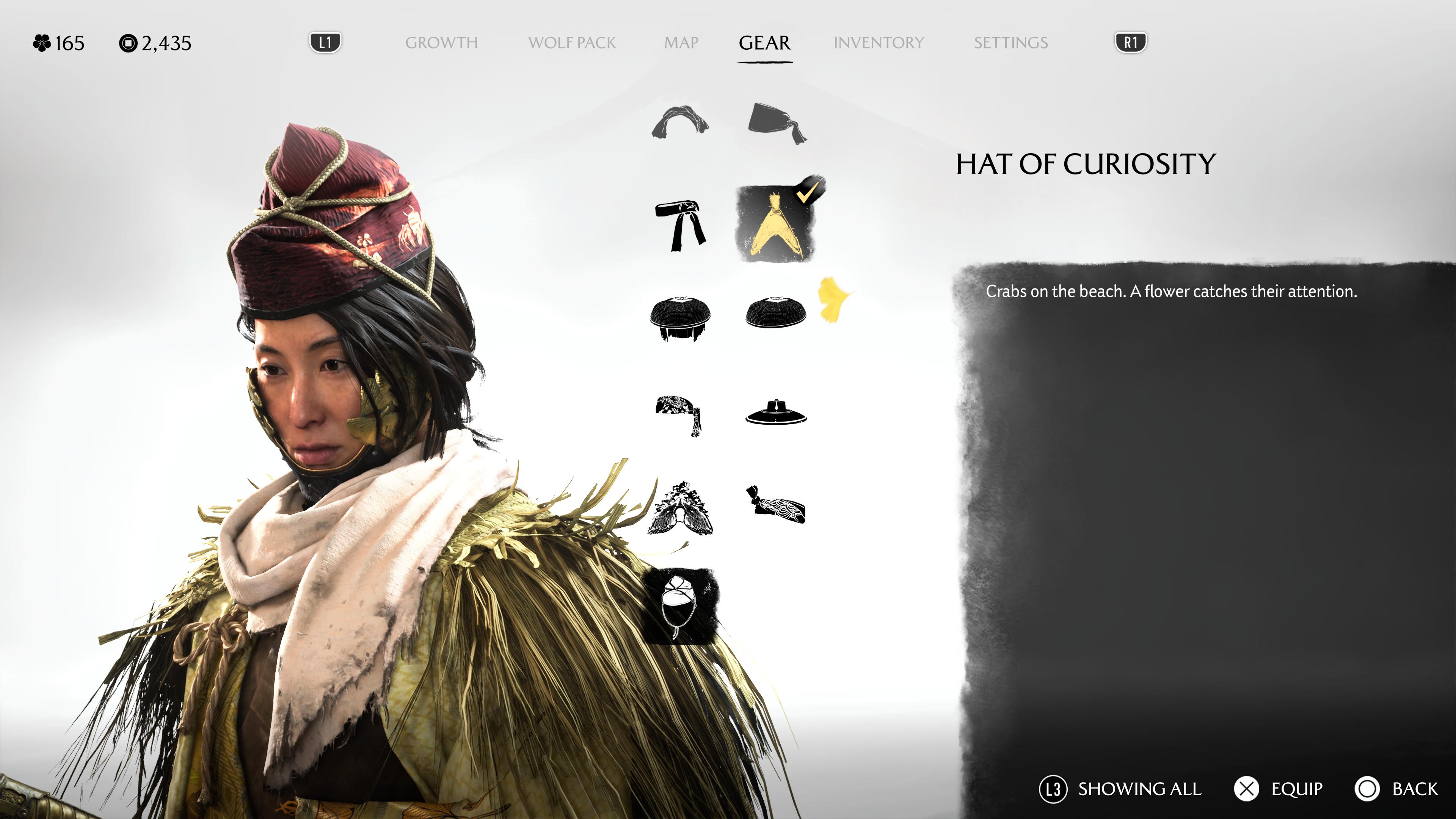
Task: Open the Inventory tab
Action: [x=879, y=43]
